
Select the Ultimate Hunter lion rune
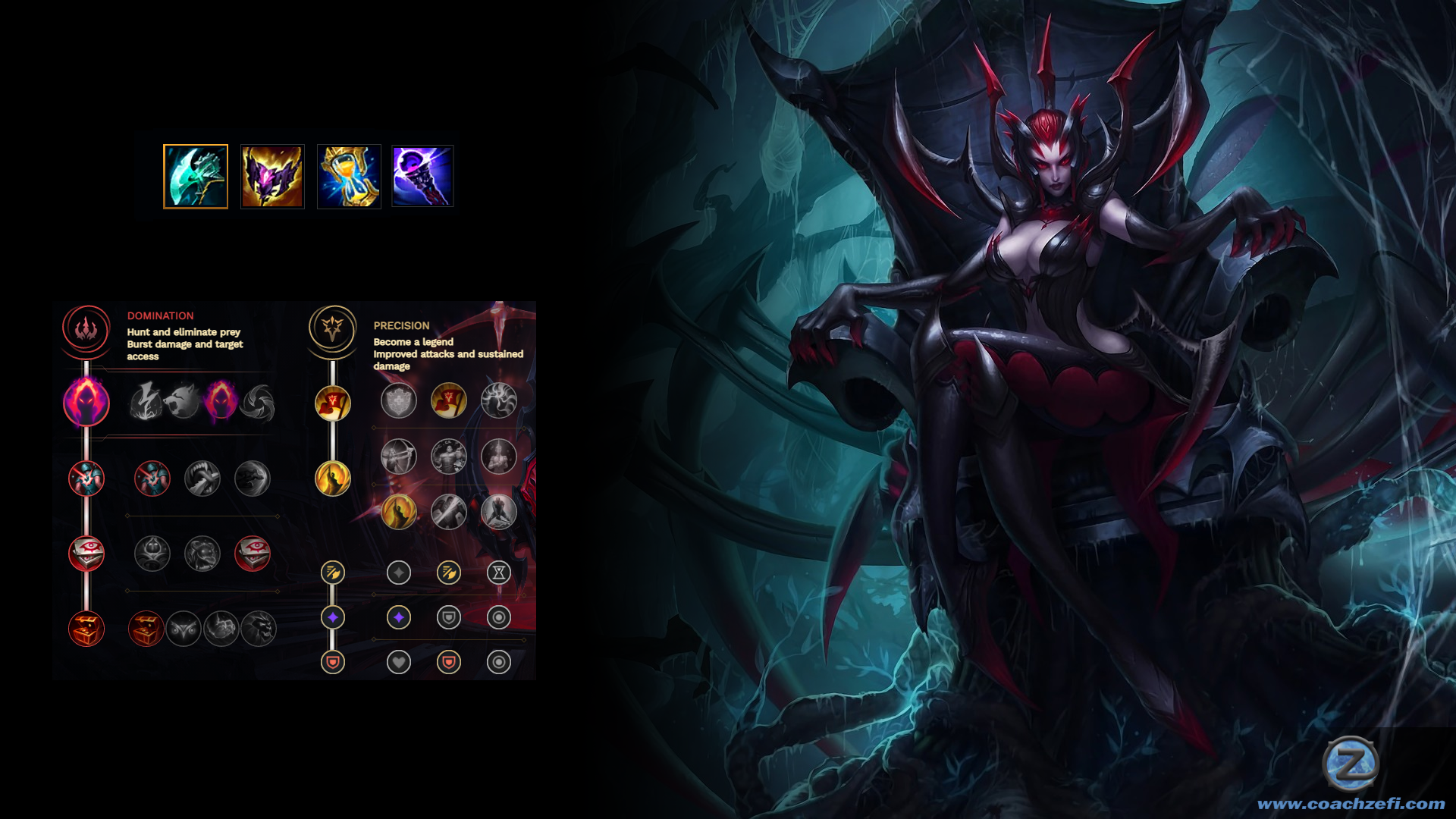pyautogui.click(x=259, y=629)
